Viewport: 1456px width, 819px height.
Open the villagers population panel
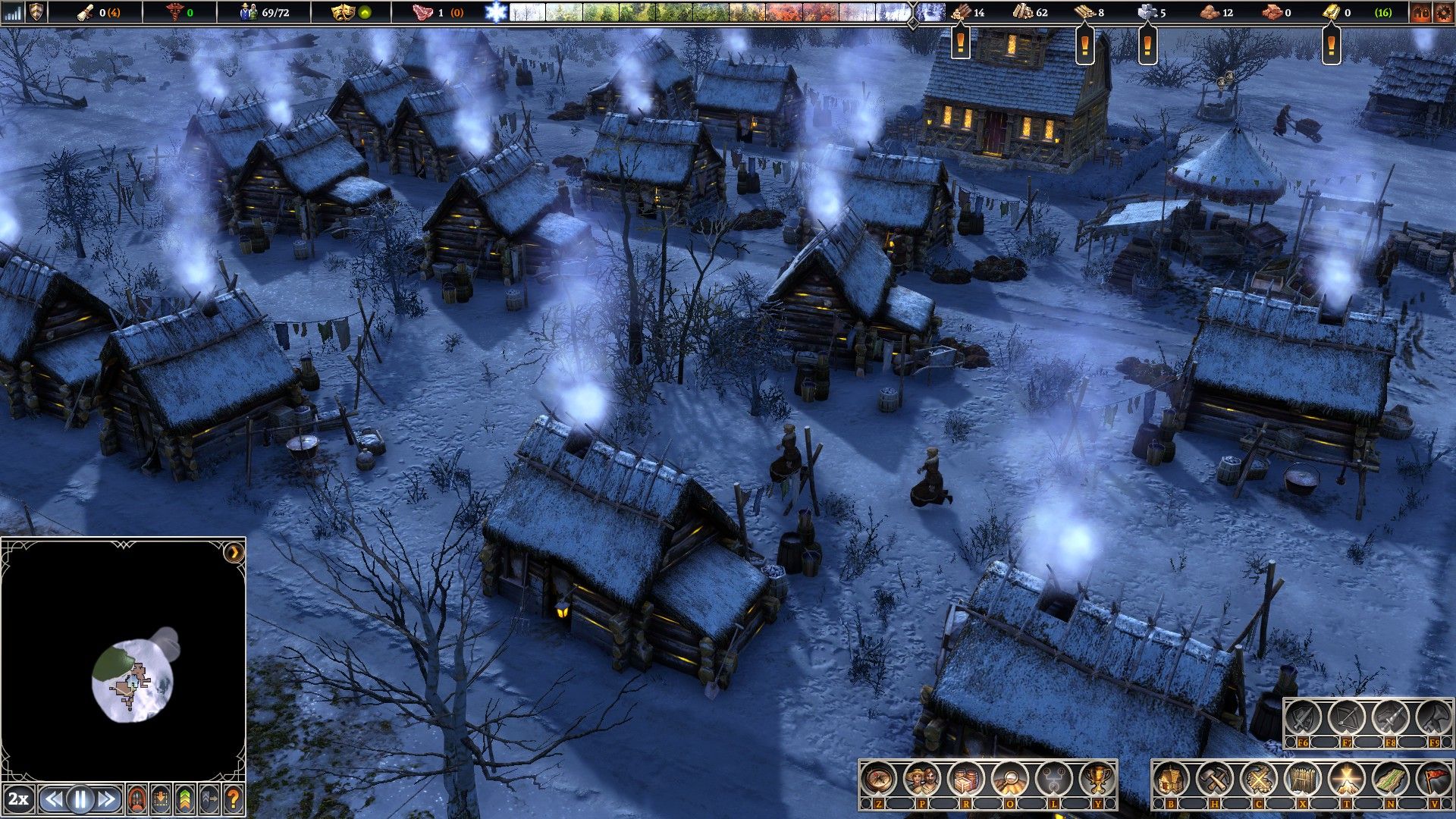point(923,779)
